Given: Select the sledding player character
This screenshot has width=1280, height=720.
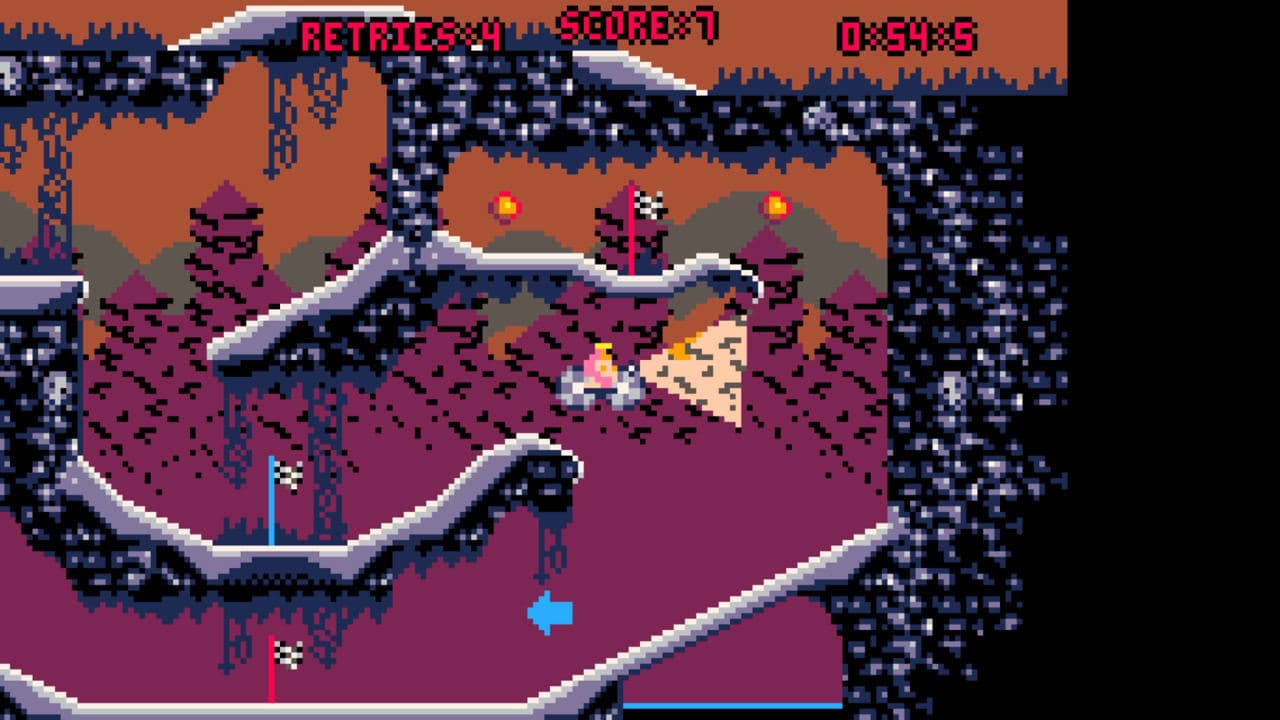Looking at the screenshot, I should coord(600,375).
